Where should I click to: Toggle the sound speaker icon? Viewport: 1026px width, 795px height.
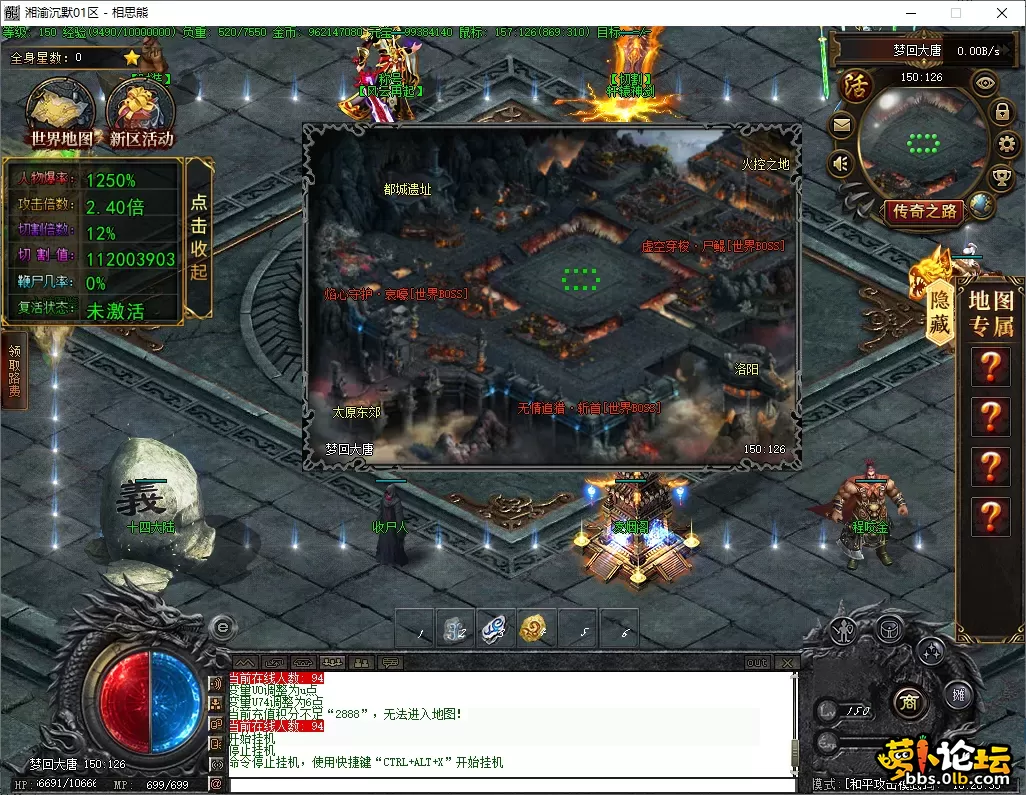pyautogui.click(x=841, y=162)
